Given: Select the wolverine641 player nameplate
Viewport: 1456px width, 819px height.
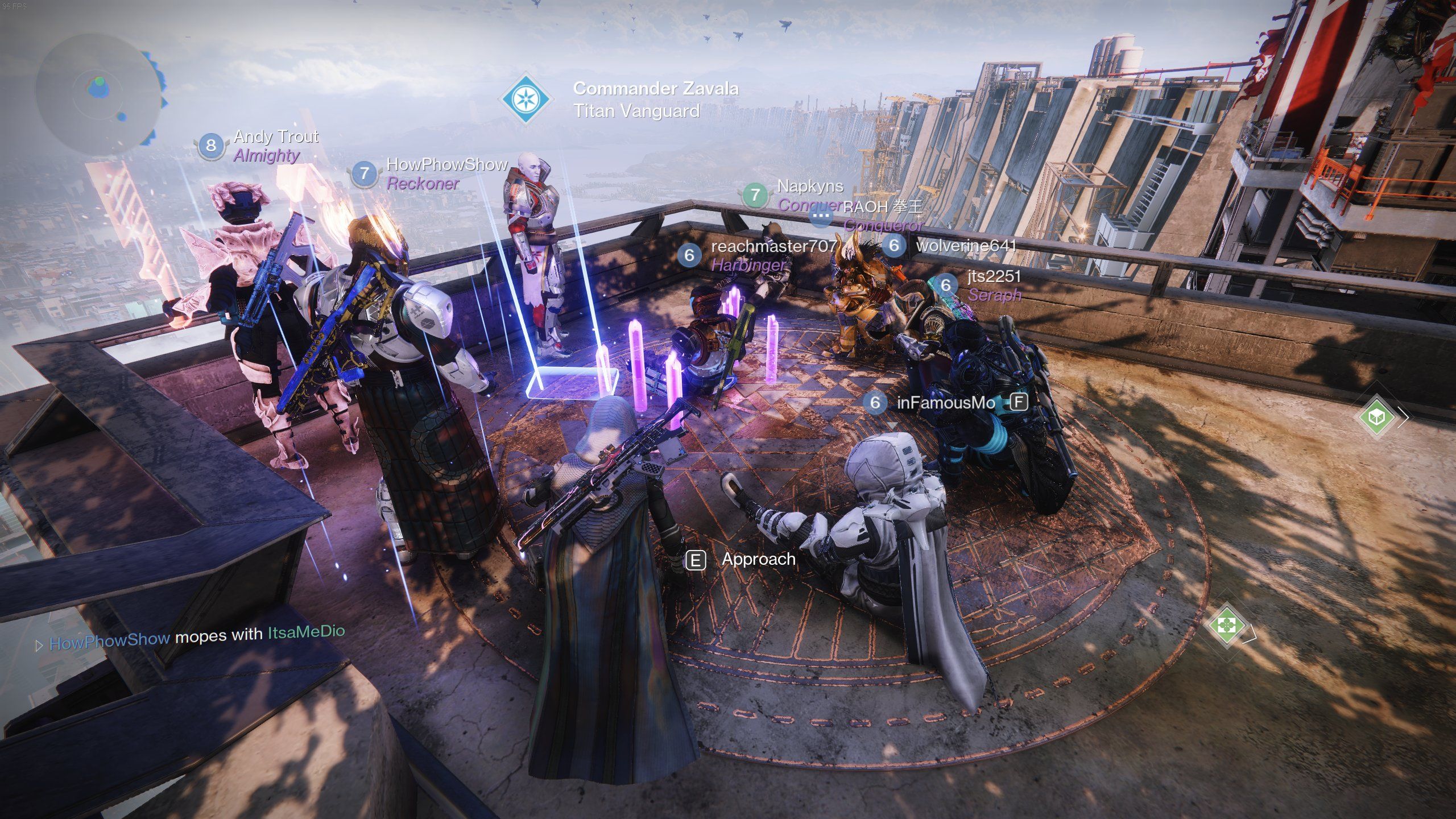Looking at the screenshot, I should [966, 246].
